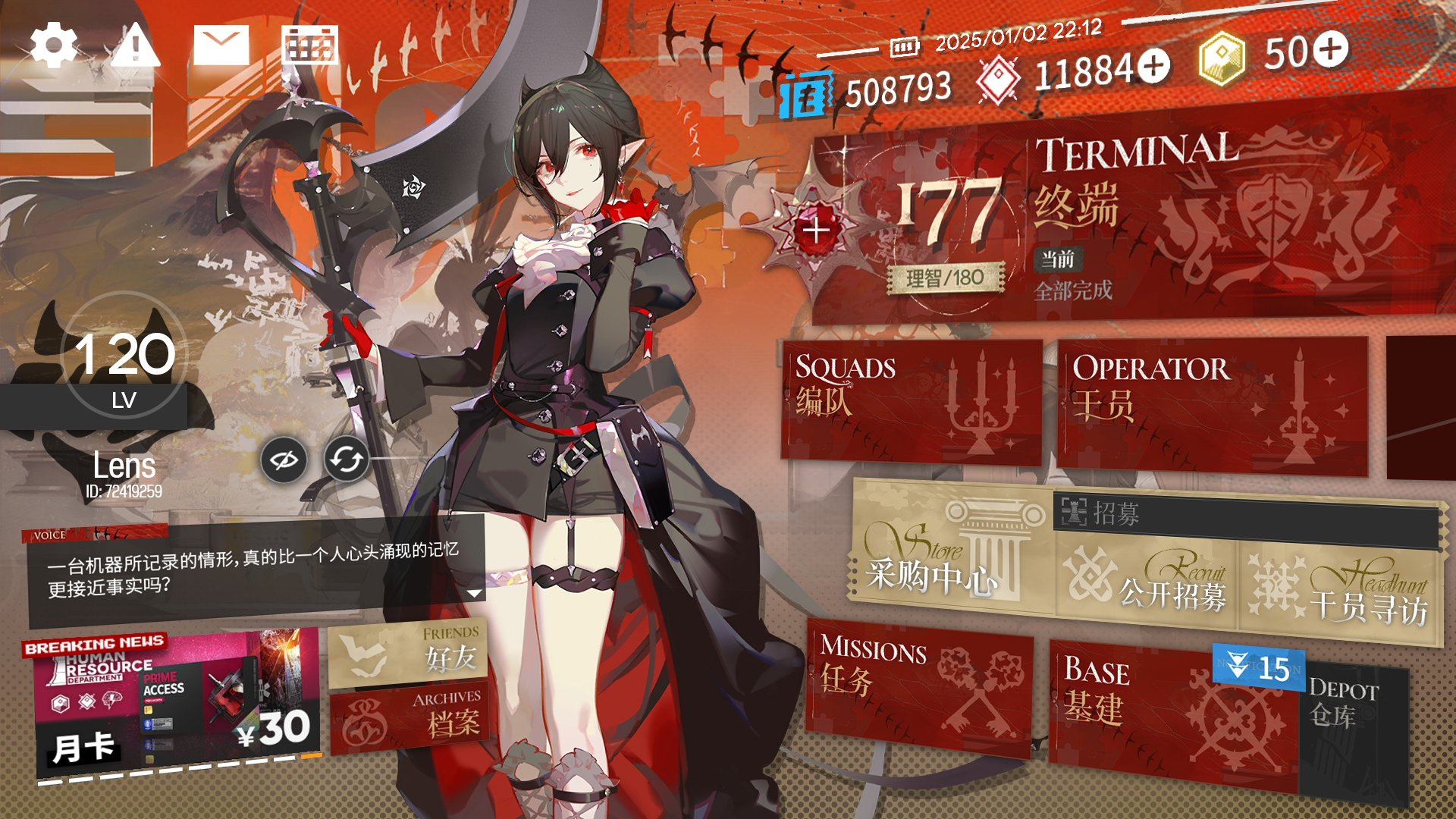Open the Terminal panel

pyautogui.click(x=1213, y=220)
